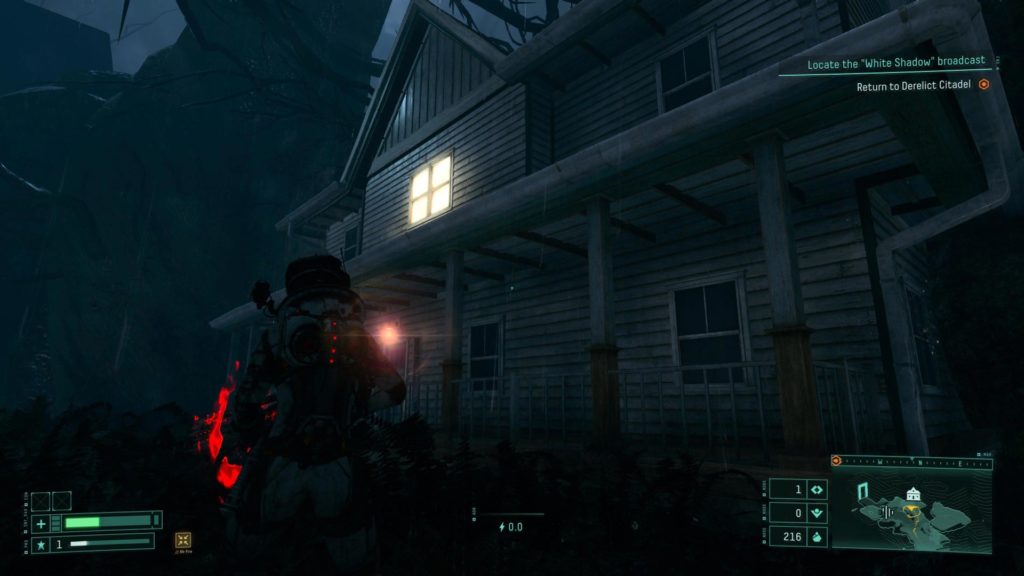Activate the yellow alt-fire icon
Image resolution: width=1024 pixels, height=576 pixels.
click(x=184, y=540)
